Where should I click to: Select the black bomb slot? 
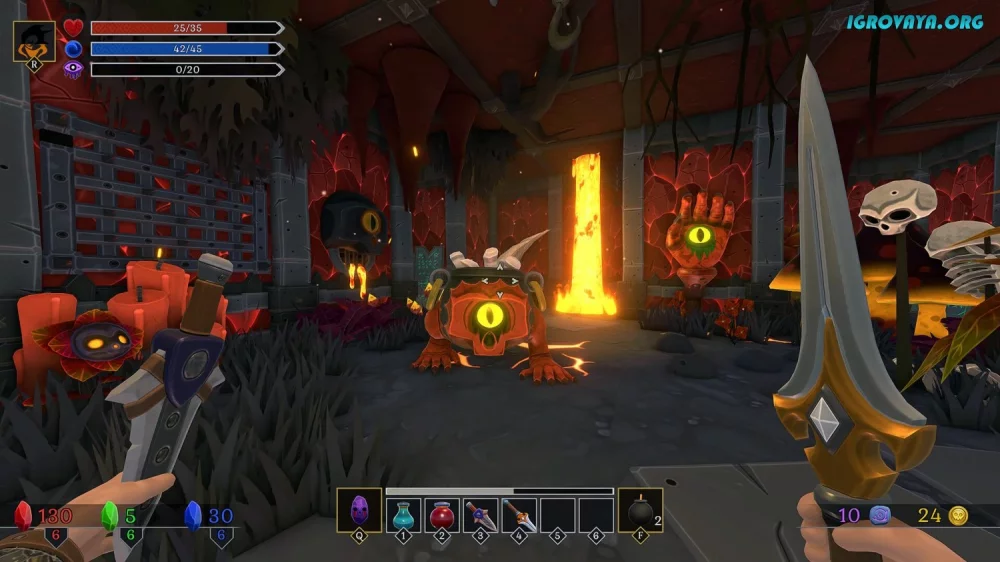[639, 512]
